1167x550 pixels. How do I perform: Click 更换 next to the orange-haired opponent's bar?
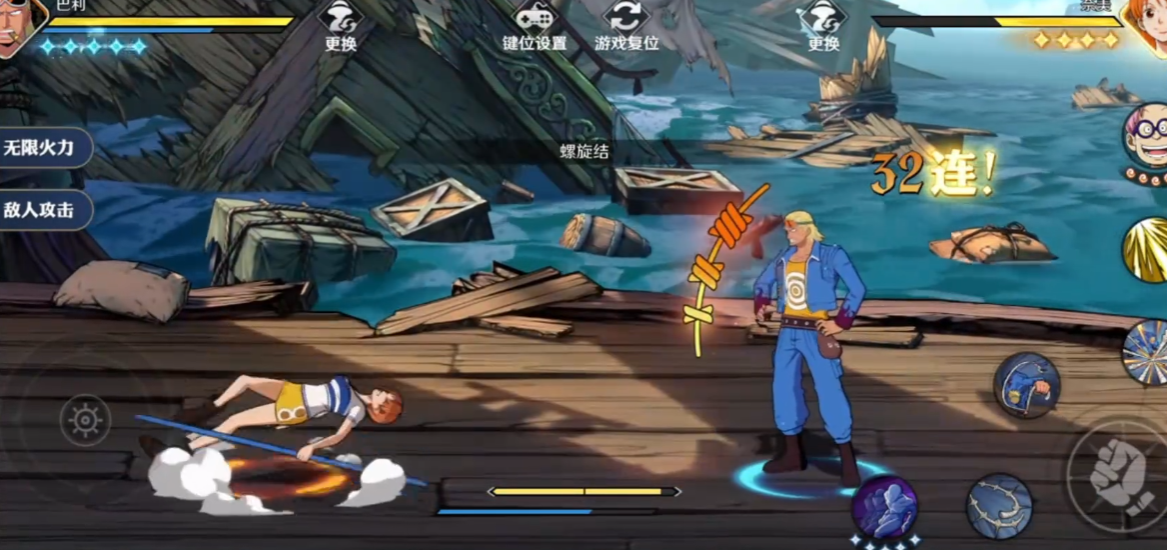[x=823, y=27]
